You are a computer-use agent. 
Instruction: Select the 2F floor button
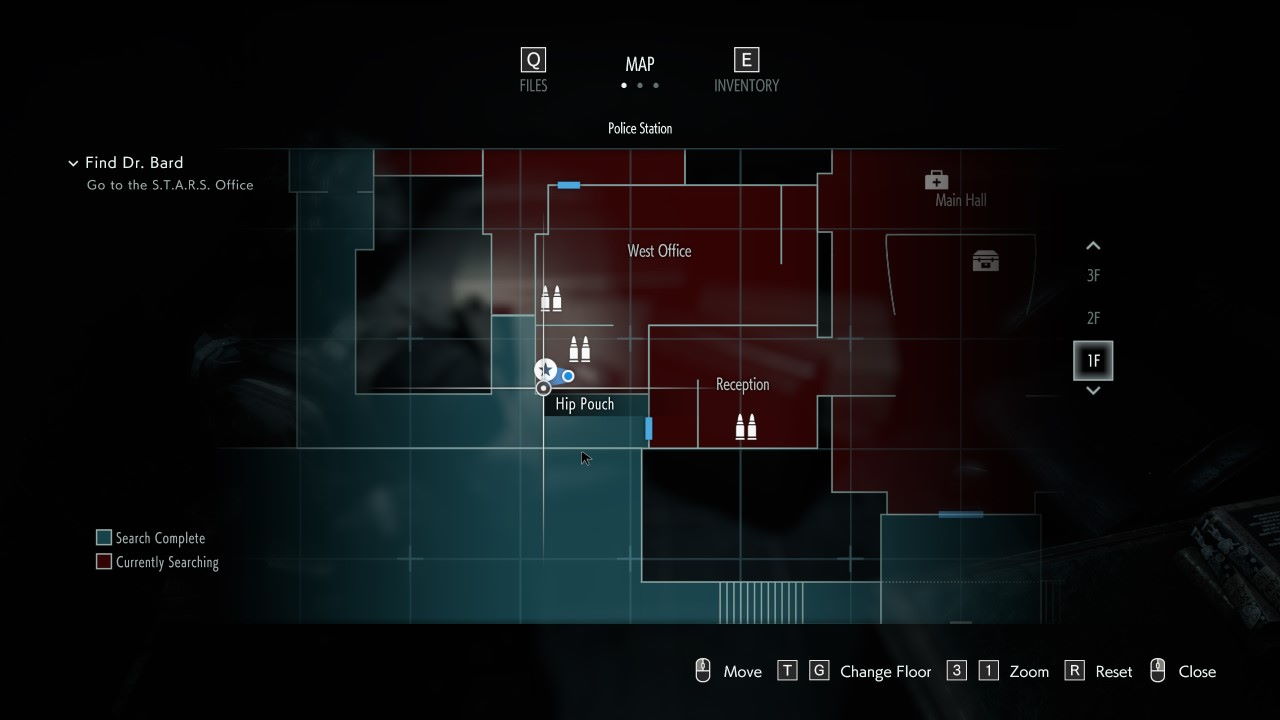tap(1092, 318)
